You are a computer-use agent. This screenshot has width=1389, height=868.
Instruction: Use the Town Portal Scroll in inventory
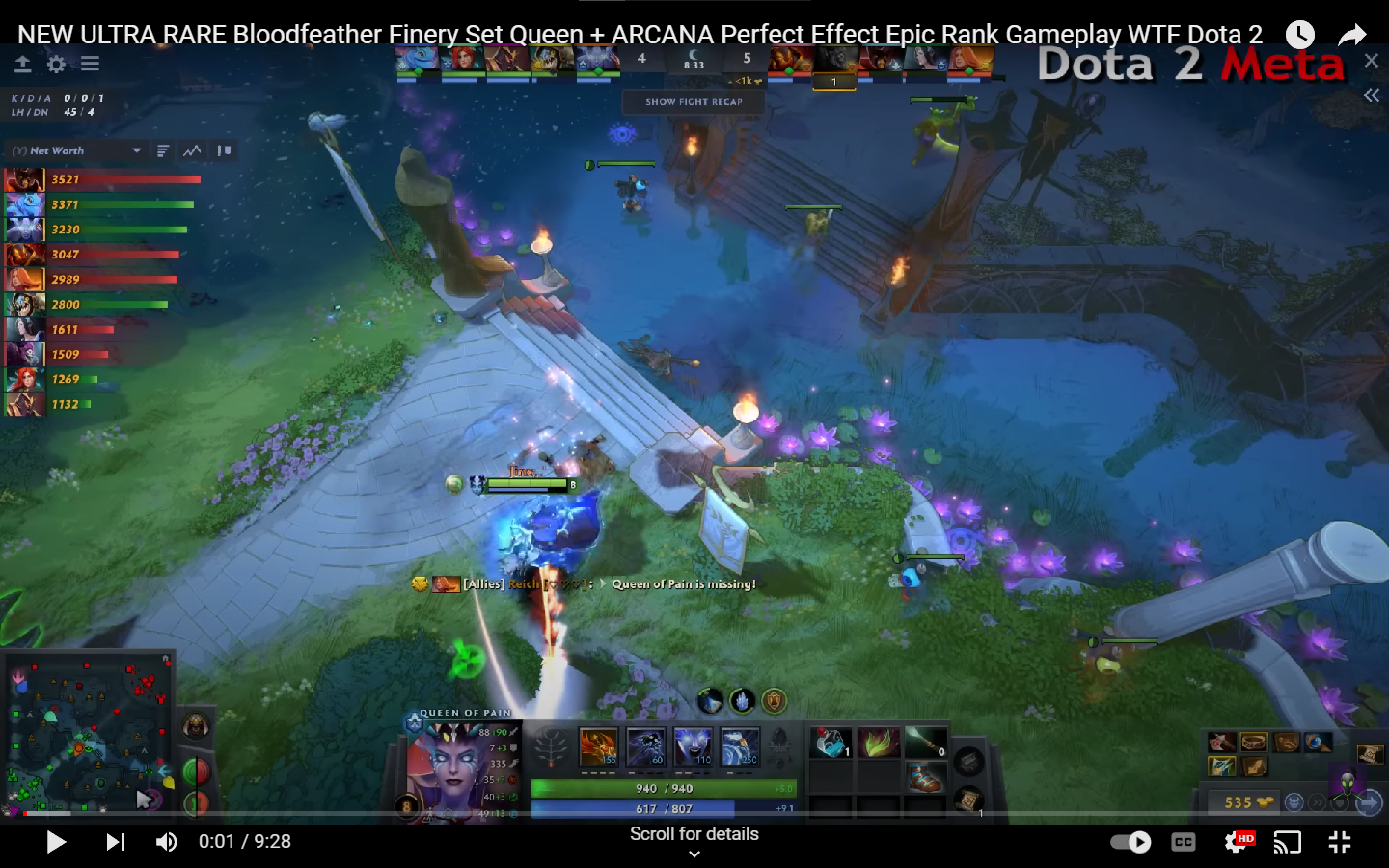[x=967, y=797]
